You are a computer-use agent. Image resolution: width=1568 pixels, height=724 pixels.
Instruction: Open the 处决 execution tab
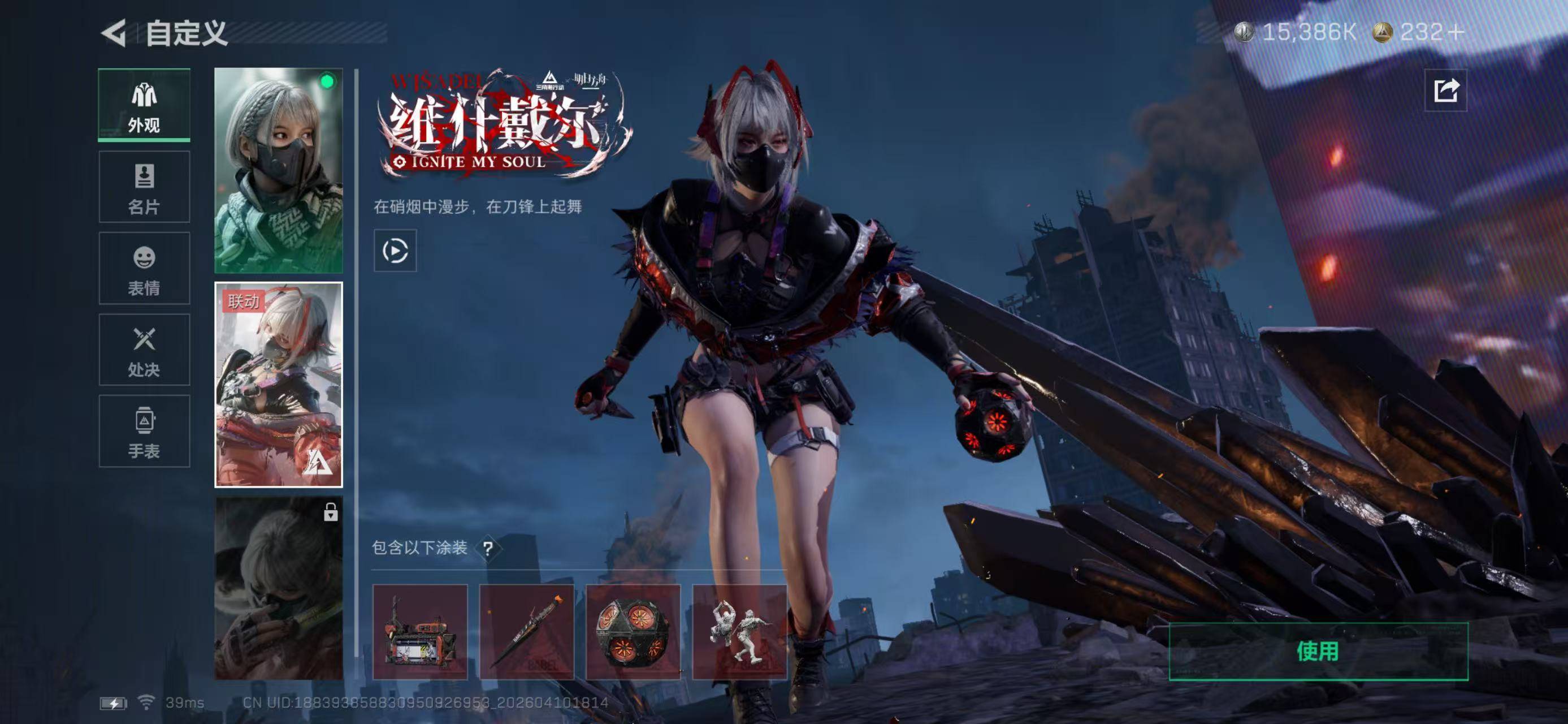click(144, 350)
